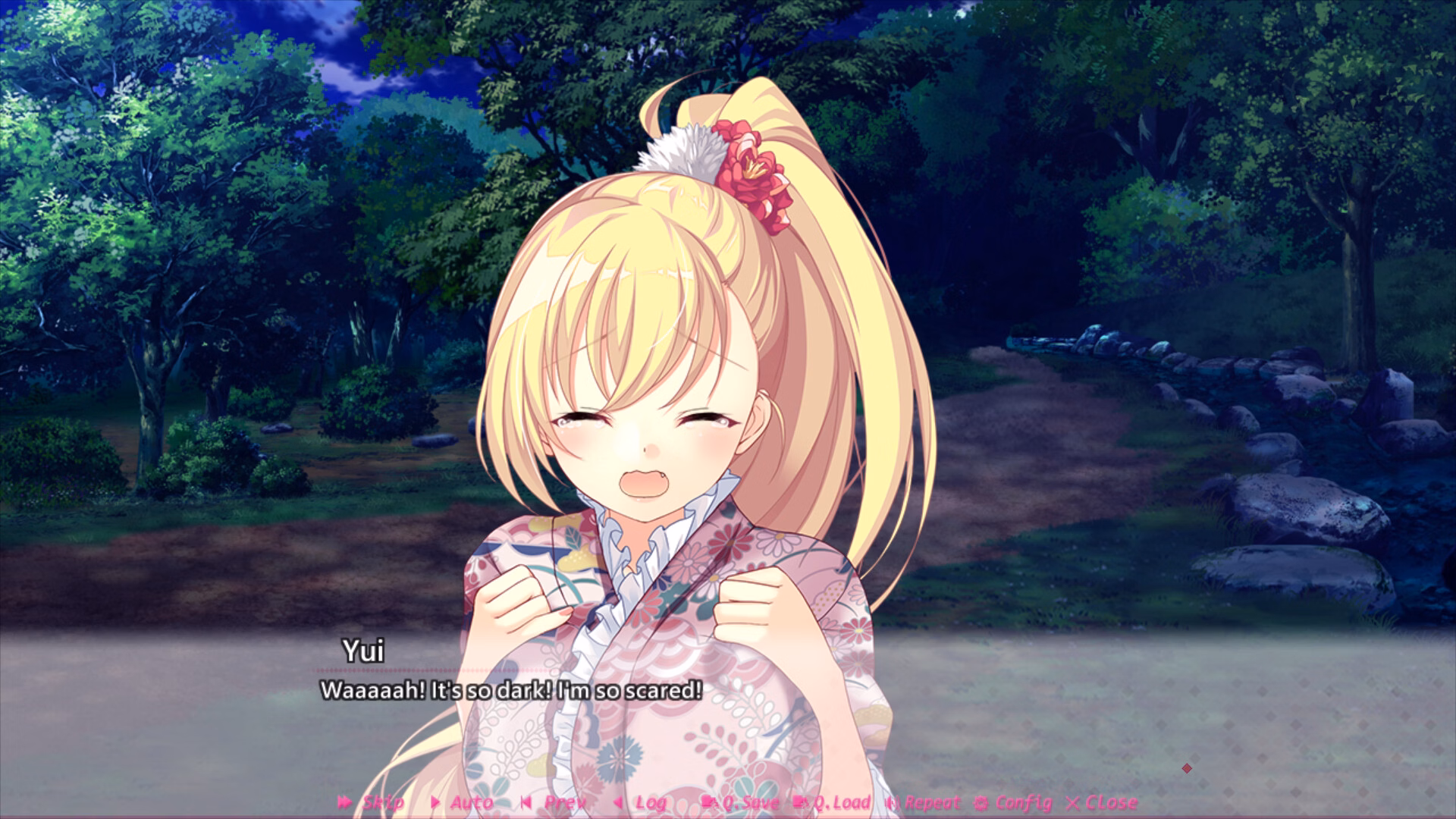Quick load with Q.Load
The width and height of the screenshot is (1456, 819).
click(x=832, y=802)
